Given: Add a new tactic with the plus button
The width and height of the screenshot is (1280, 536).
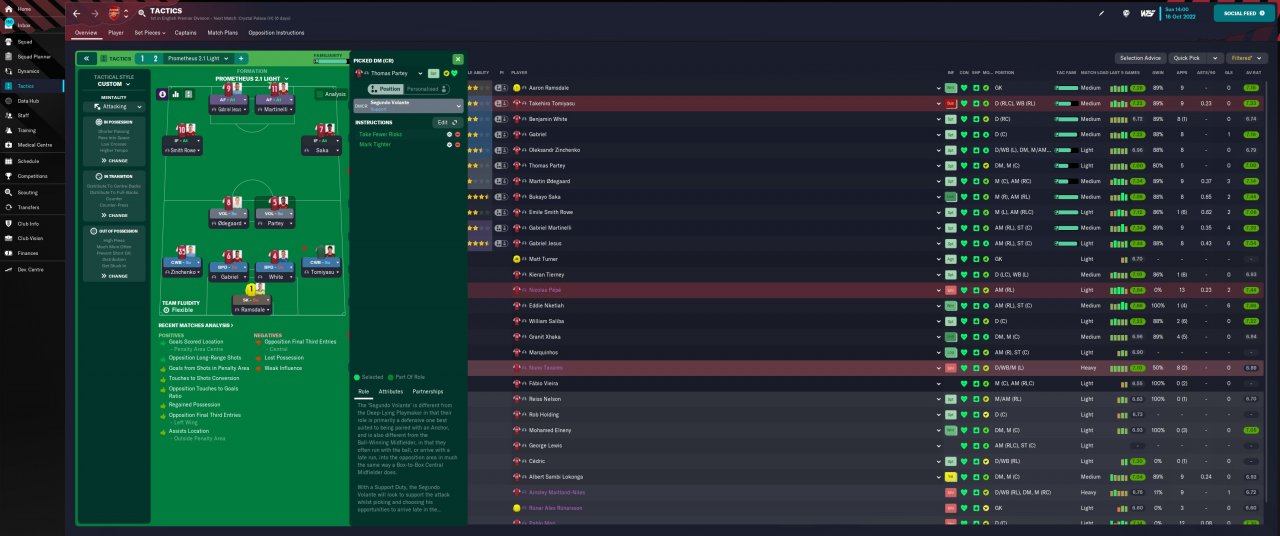Looking at the screenshot, I should pos(240,58).
